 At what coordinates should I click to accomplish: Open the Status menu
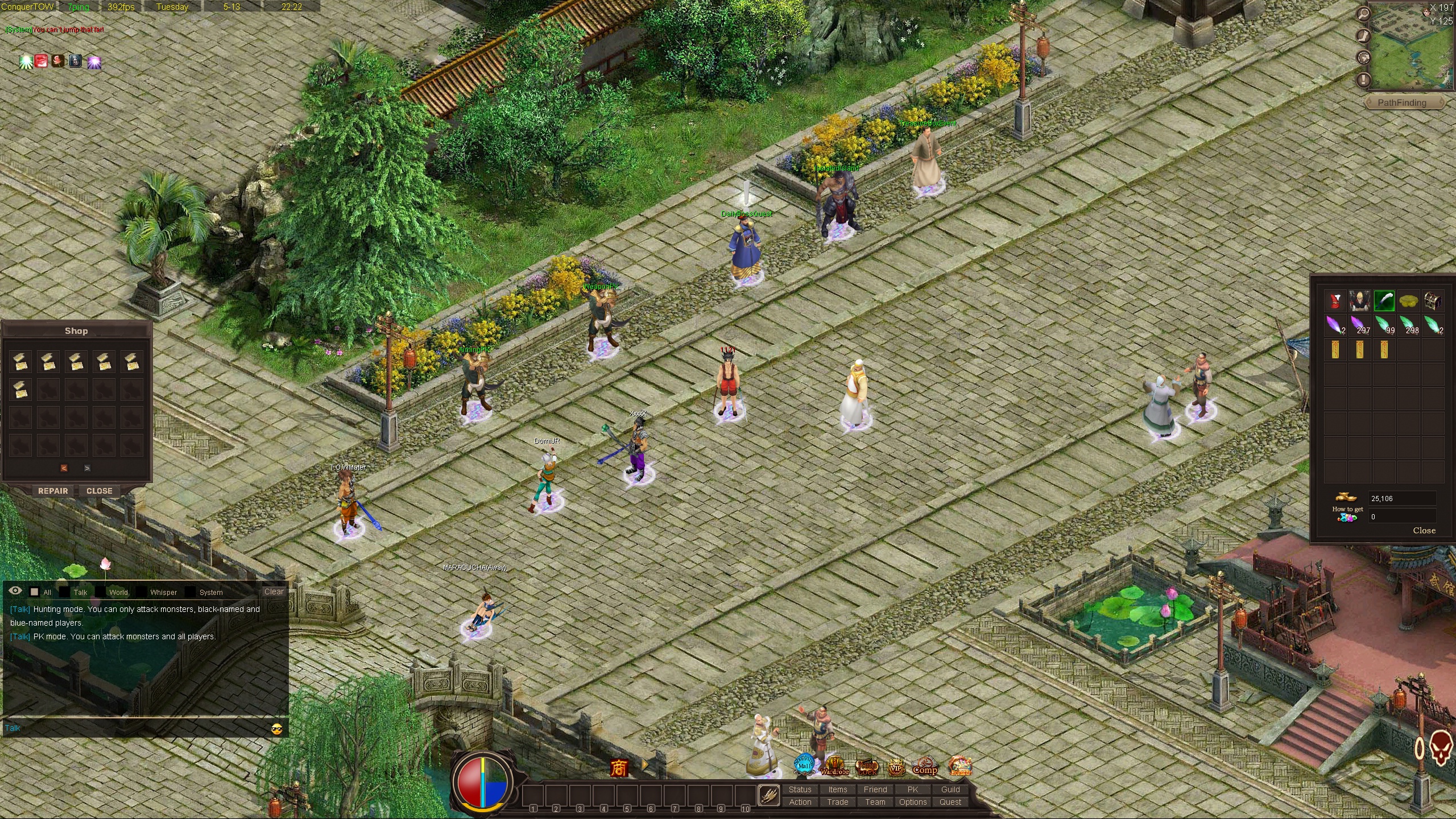[800, 789]
